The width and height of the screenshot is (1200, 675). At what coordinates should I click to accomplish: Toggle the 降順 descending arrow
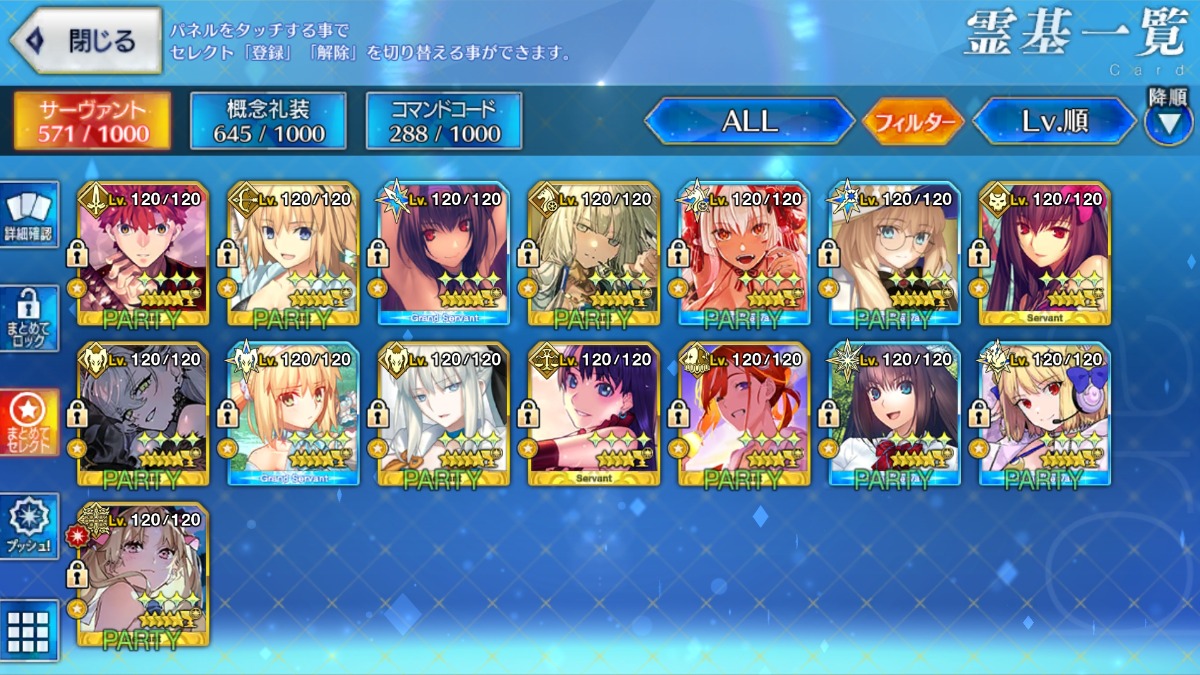coord(1168,120)
